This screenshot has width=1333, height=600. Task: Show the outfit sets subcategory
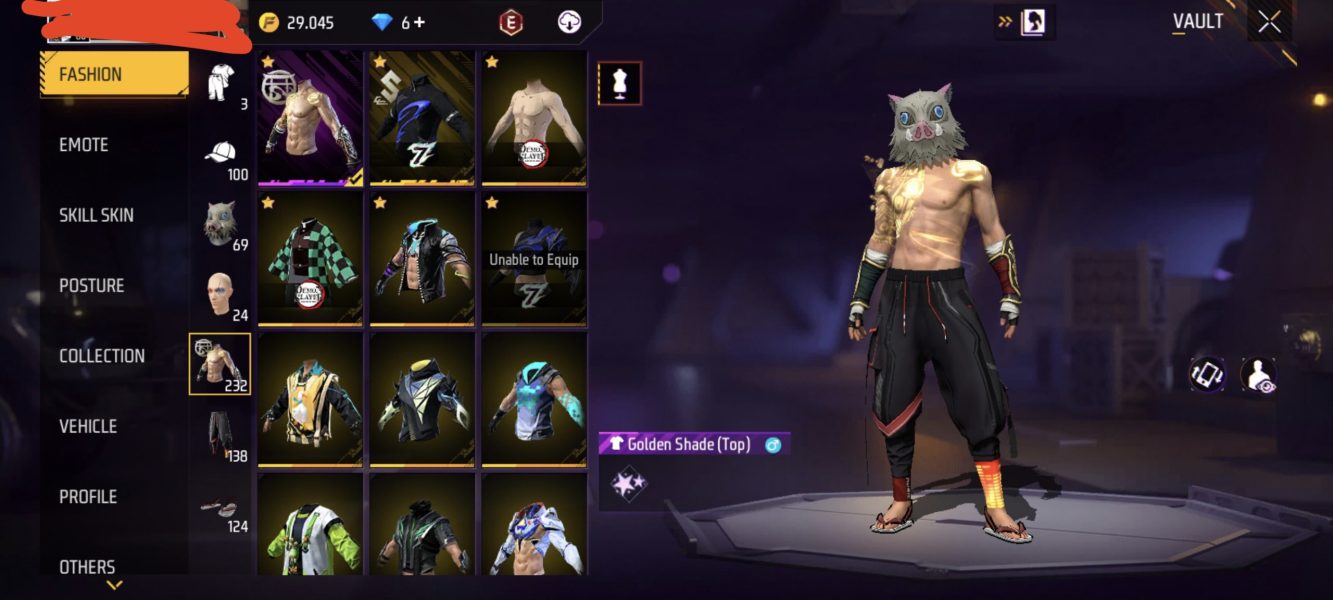220,82
